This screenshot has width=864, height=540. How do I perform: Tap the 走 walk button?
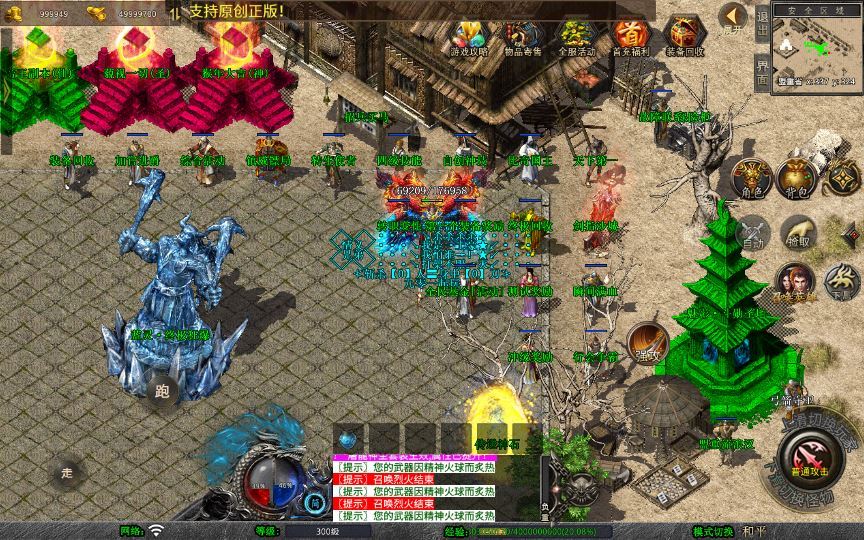pyautogui.click(x=67, y=472)
